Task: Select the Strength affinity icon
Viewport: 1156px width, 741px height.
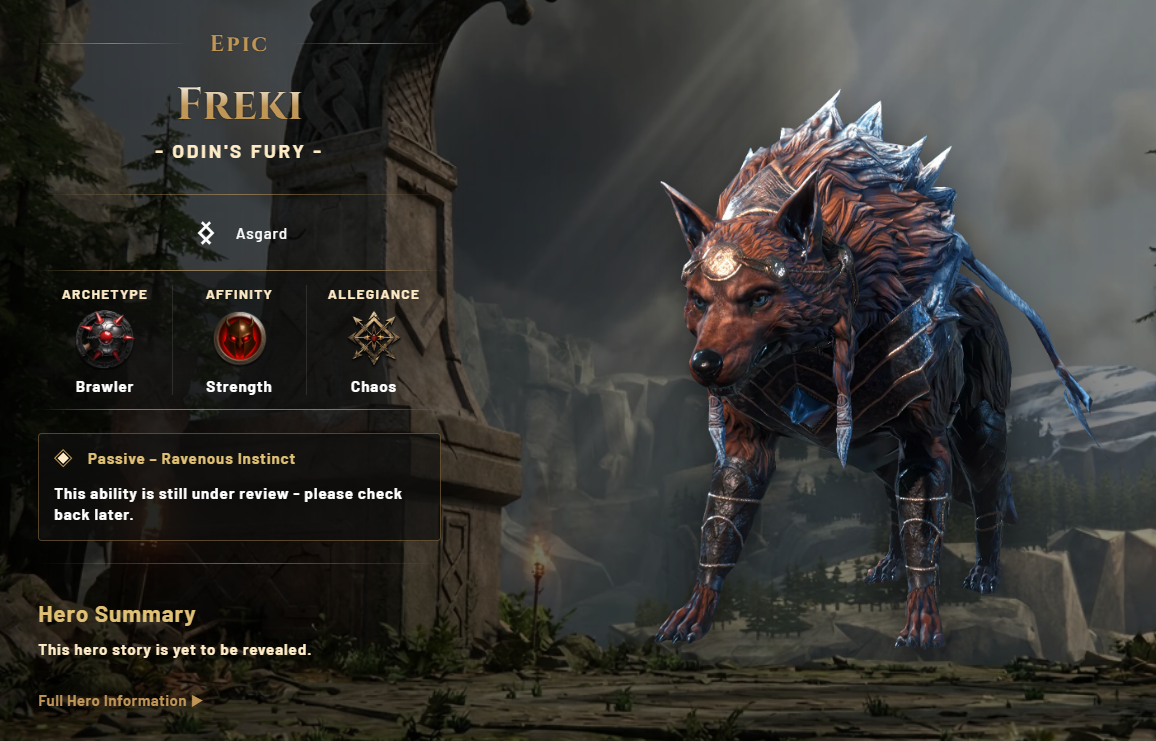Action: tap(239, 339)
